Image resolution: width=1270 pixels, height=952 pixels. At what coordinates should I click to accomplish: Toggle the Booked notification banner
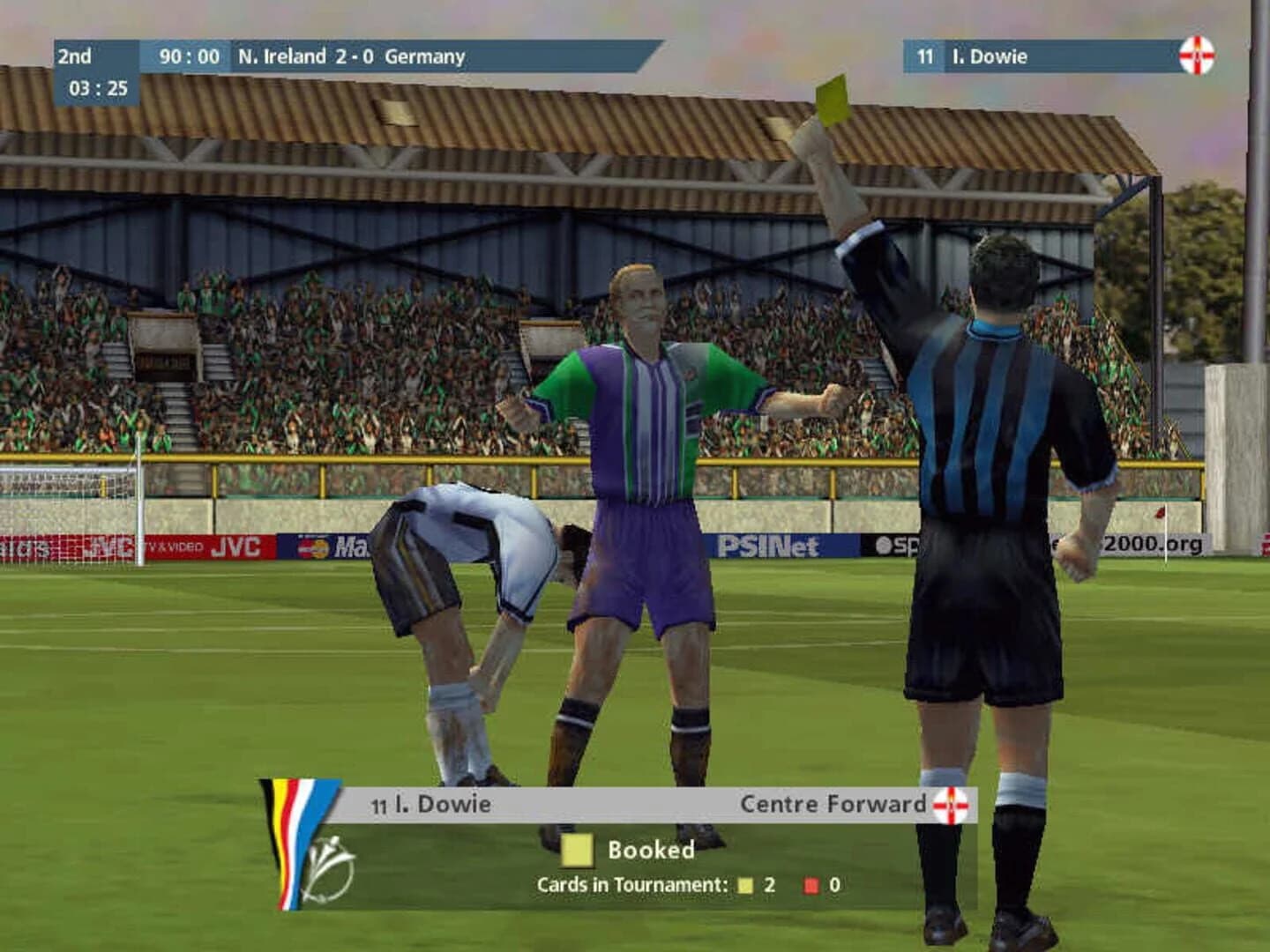pos(626,851)
